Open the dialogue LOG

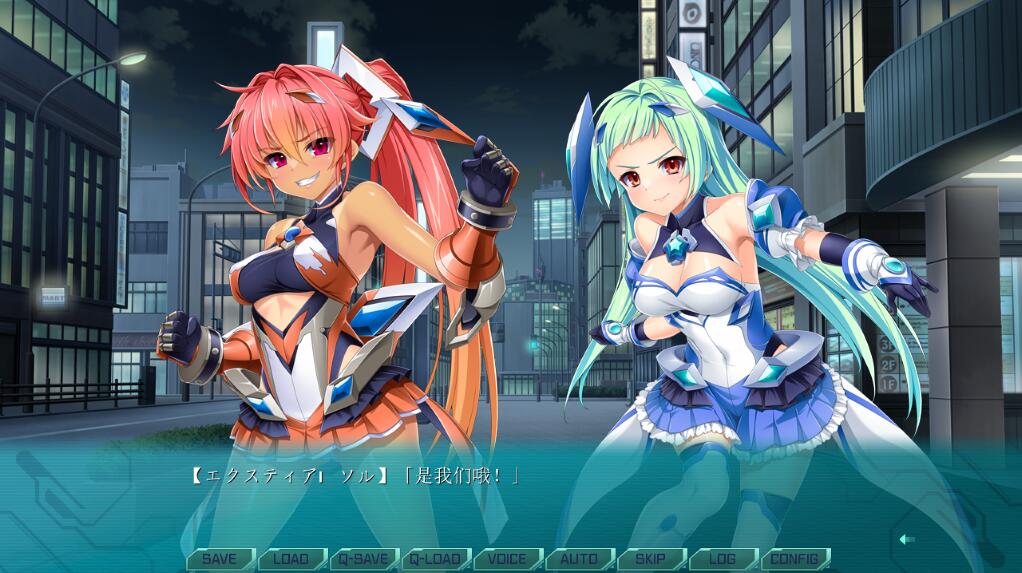pos(723,559)
